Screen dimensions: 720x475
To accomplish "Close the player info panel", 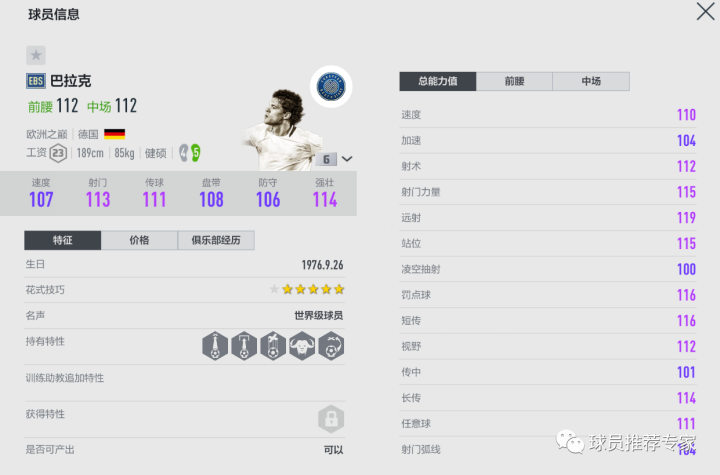I will point(704,12).
